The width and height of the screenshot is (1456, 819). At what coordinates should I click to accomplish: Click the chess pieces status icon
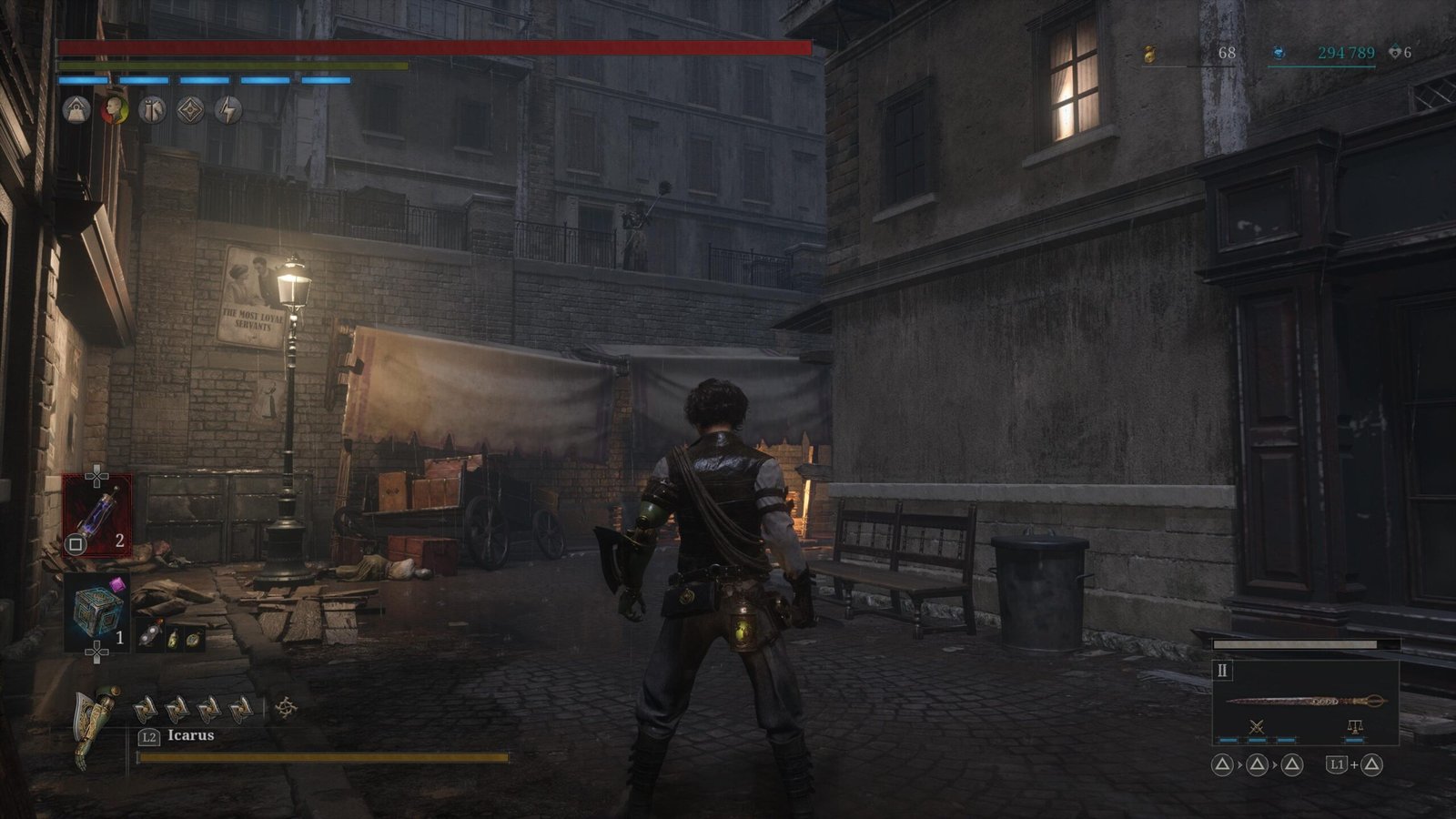153,111
